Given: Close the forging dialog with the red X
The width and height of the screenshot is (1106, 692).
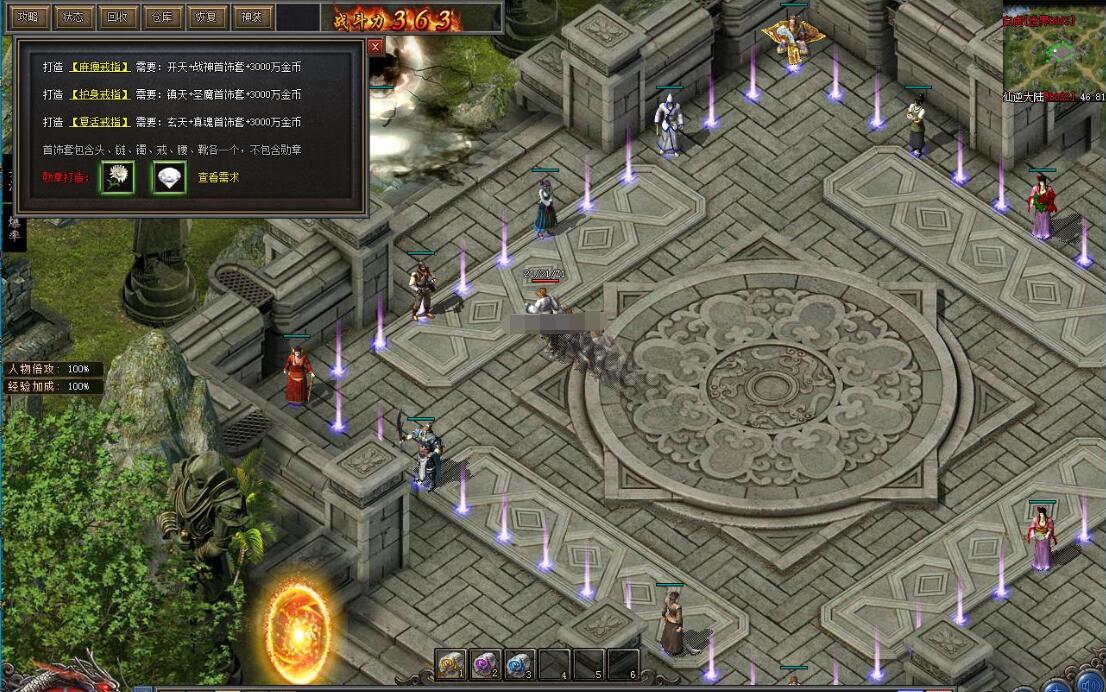Looking at the screenshot, I should coord(375,46).
